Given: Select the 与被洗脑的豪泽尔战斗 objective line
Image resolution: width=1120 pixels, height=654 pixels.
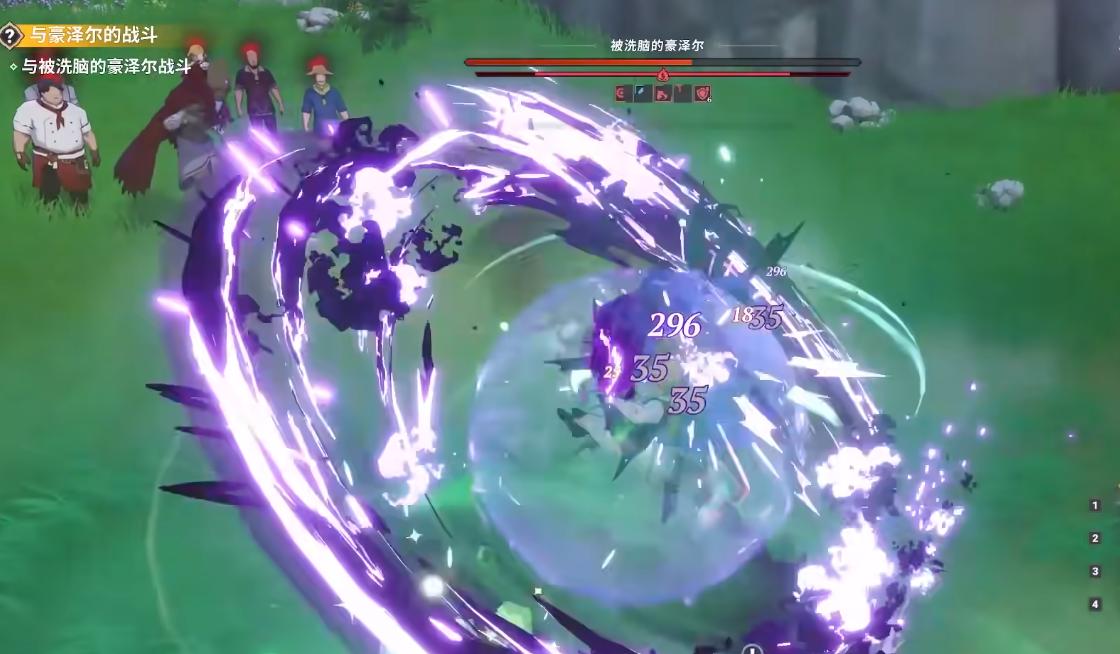Looking at the screenshot, I should [x=106, y=67].
